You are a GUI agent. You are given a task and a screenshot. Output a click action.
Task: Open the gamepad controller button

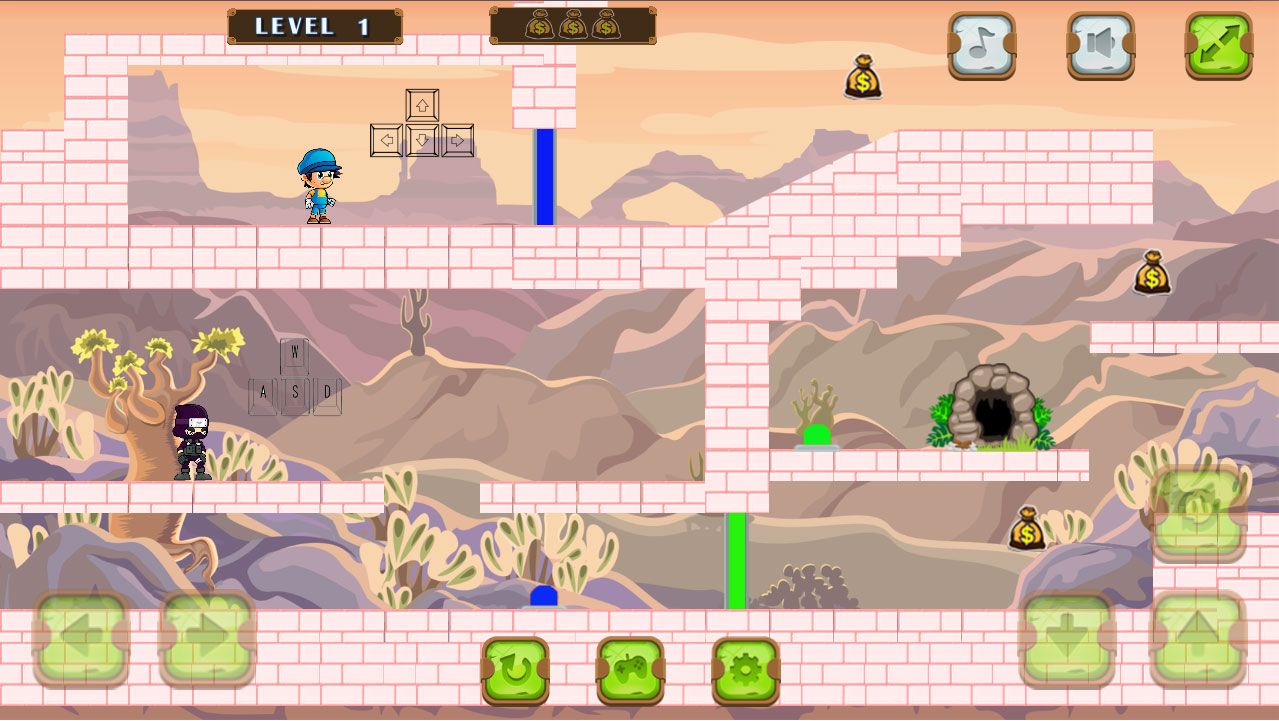(631, 671)
